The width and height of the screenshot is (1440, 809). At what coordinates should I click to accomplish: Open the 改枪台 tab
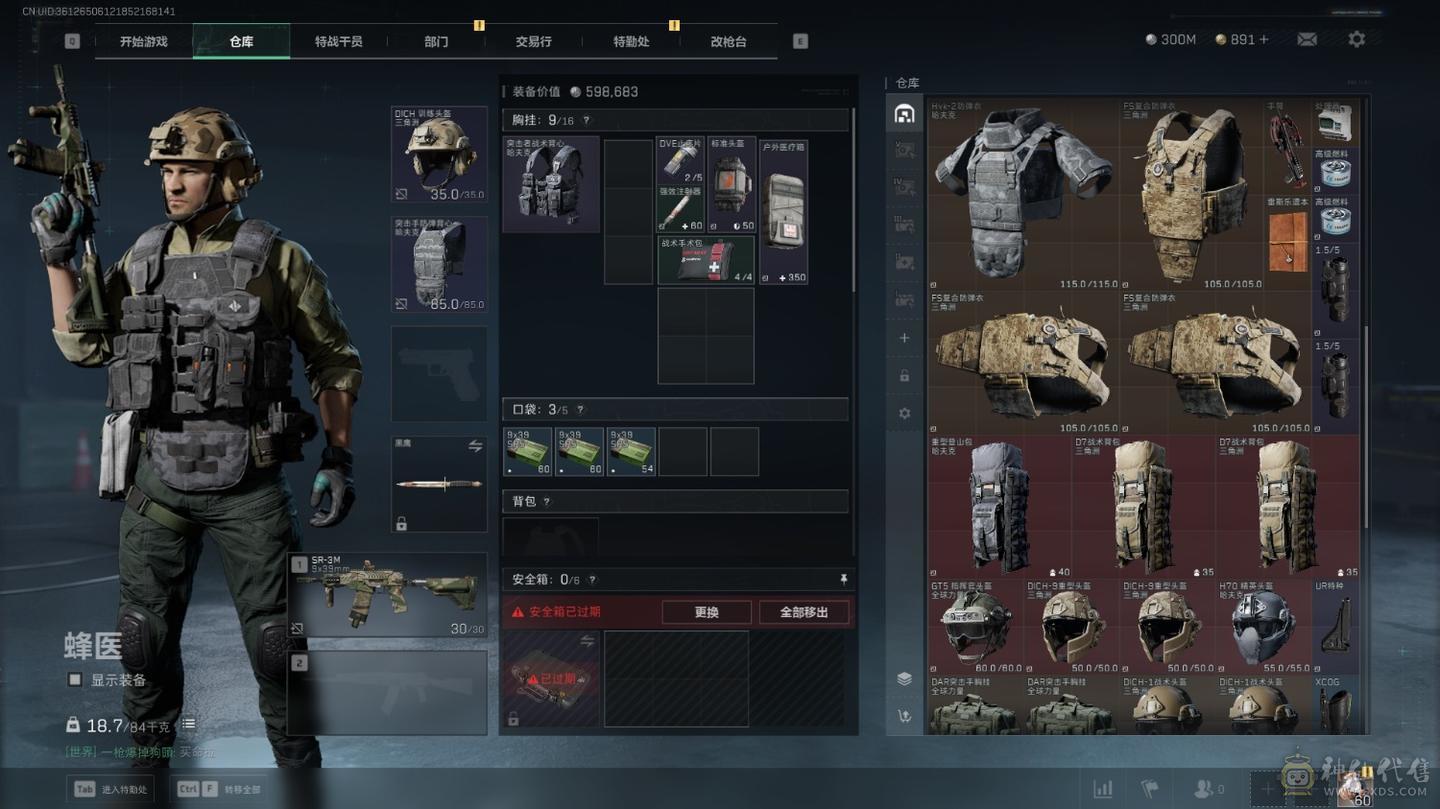click(728, 42)
